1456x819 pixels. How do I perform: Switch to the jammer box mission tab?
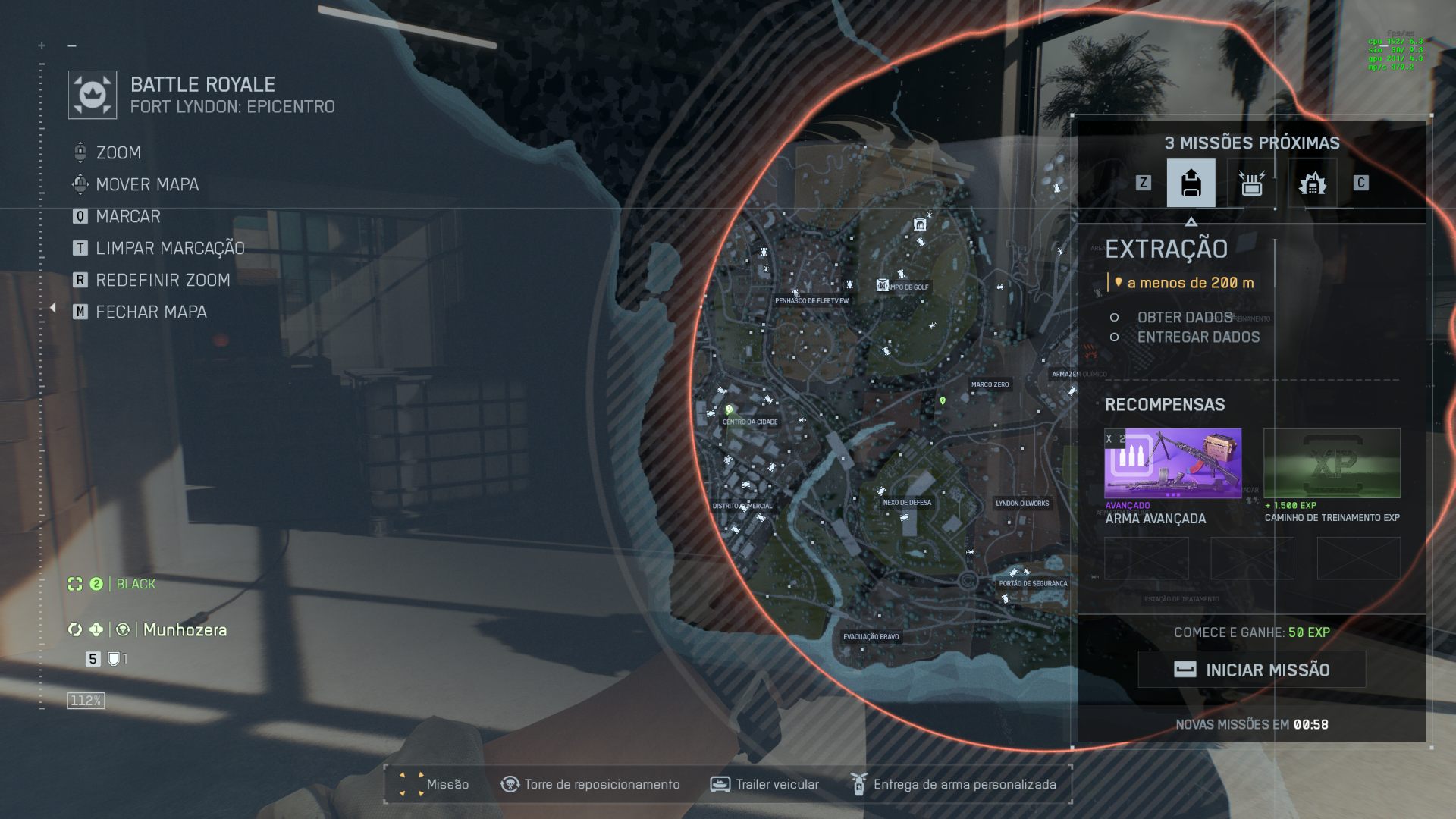1251,183
